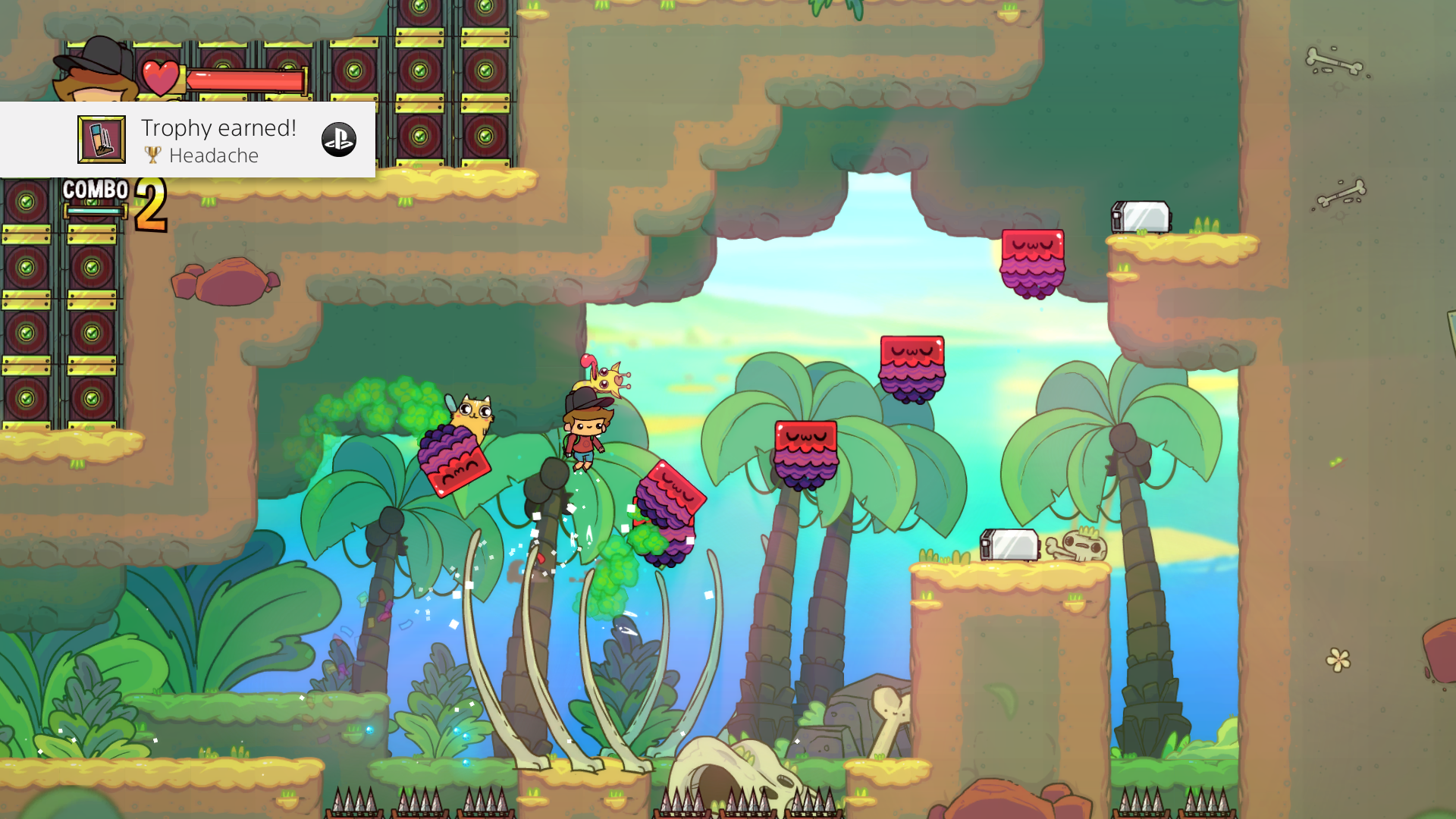Click the PlayStation logo on the notification
This screenshot has width=1456, height=819.
(338, 140)
